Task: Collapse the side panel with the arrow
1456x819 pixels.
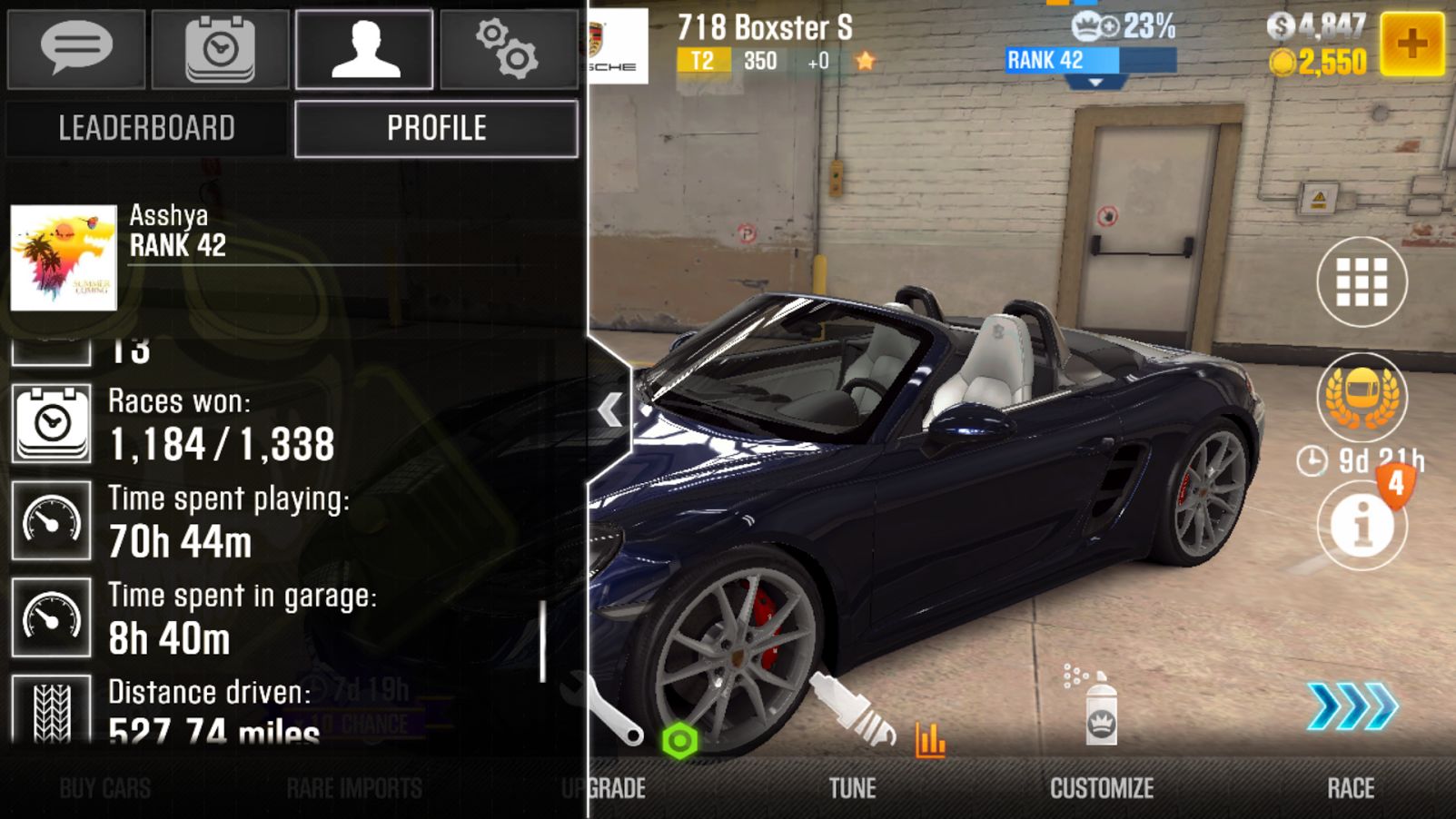Action: (609, 409)
